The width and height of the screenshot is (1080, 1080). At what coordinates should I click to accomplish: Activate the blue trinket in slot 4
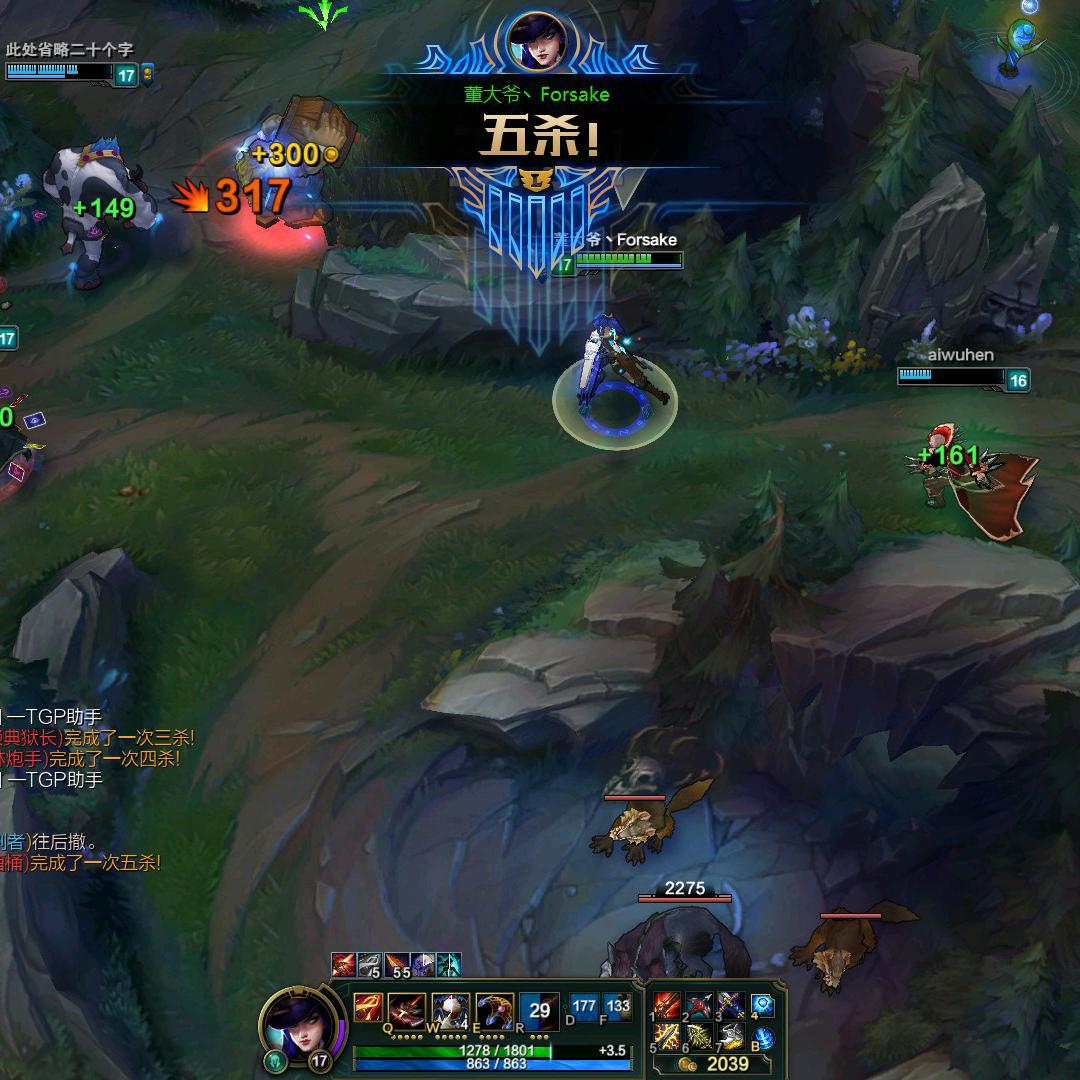[x=764, y=1005]
